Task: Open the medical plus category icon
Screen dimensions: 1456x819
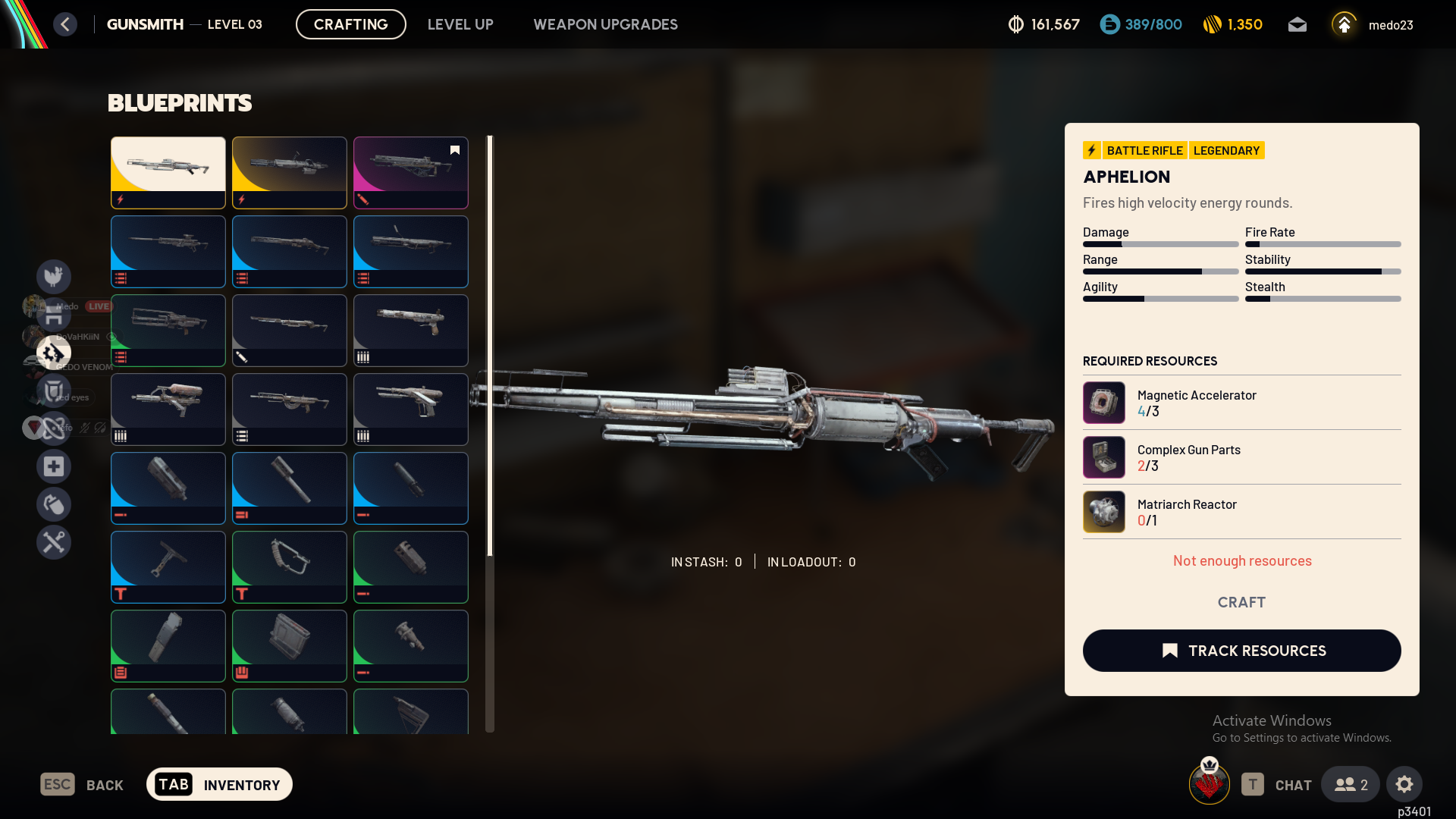Action: (54, 466)
